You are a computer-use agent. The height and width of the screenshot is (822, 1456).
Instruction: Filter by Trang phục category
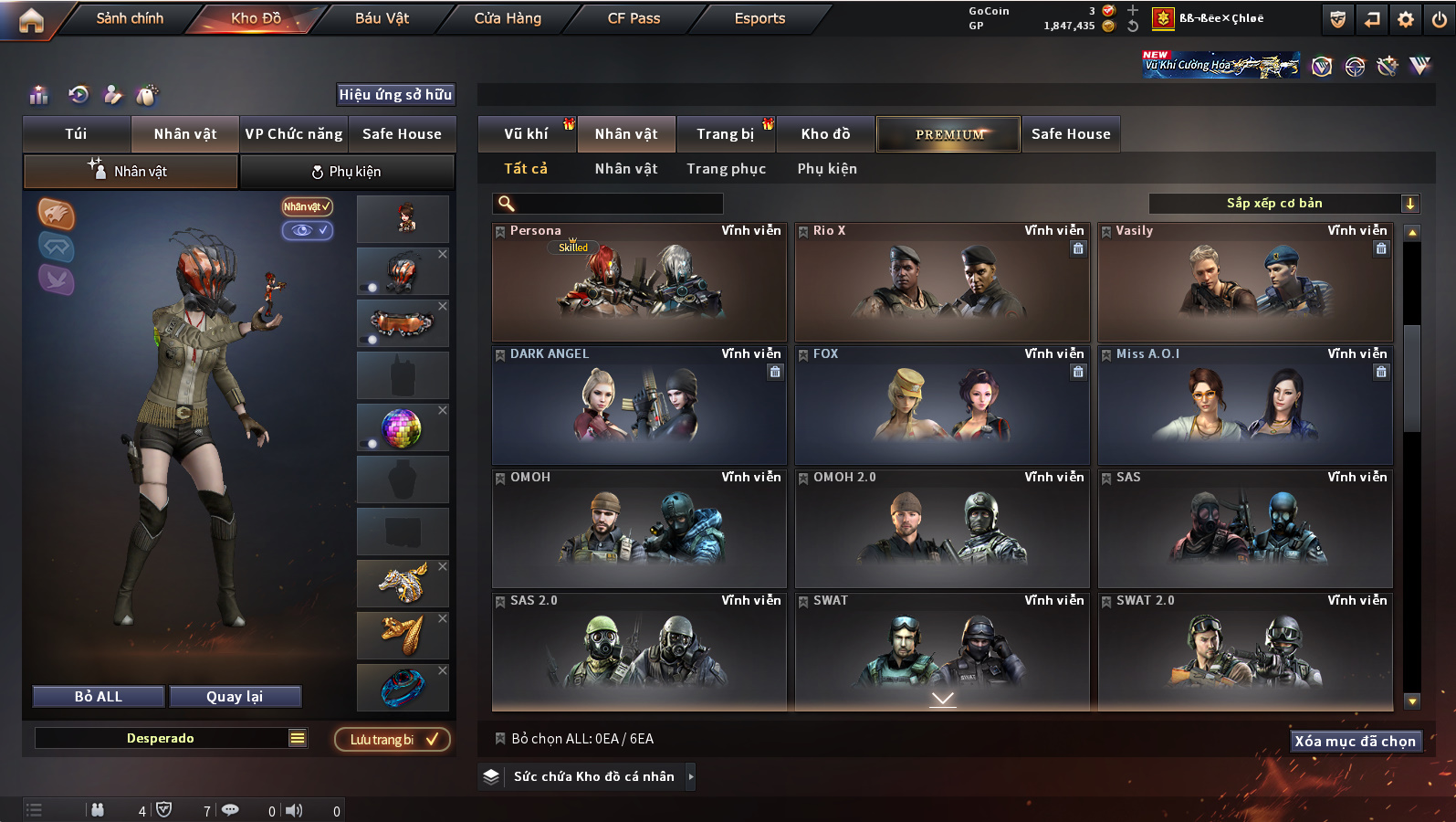coord(726,169)
